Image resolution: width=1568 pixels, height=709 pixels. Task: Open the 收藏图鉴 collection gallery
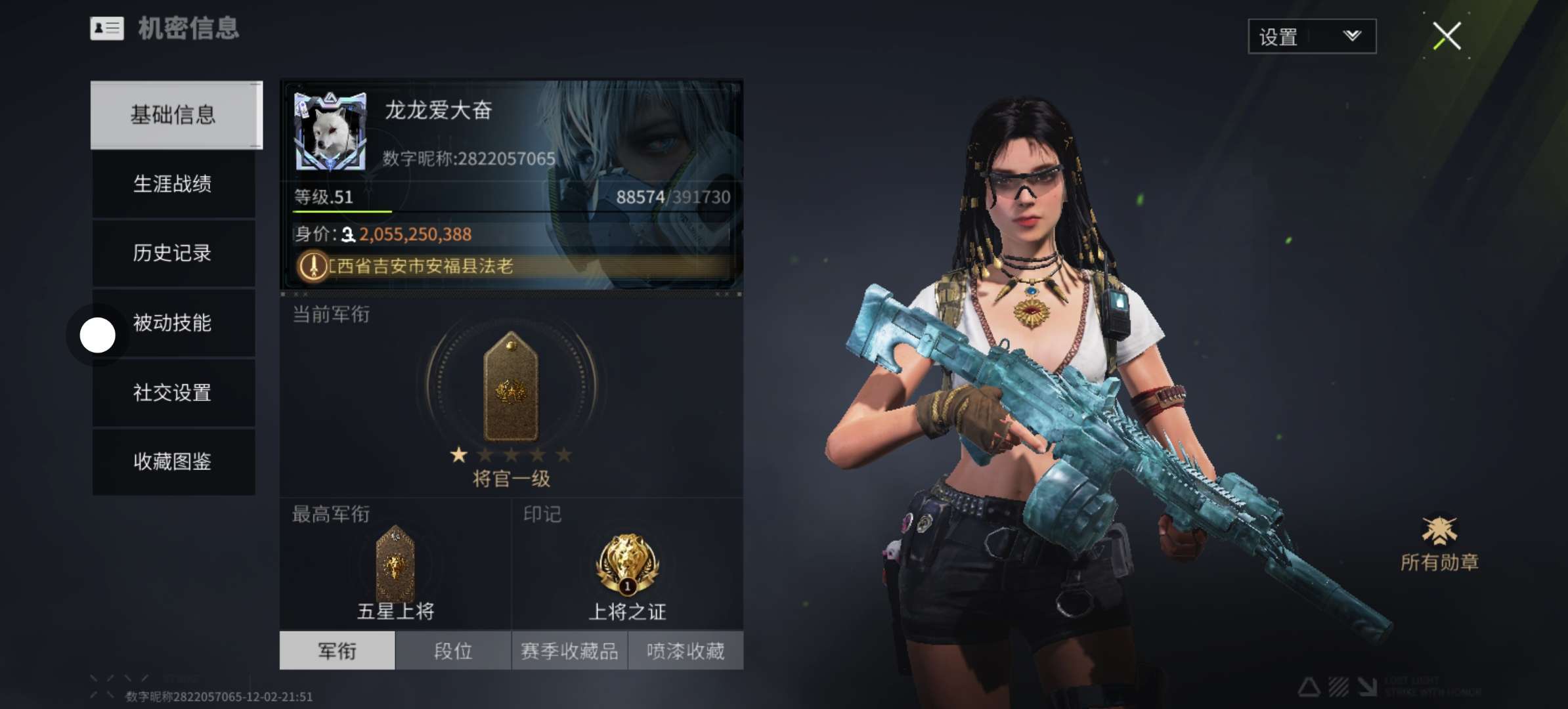pyautogui.click(x=173, y=462)
